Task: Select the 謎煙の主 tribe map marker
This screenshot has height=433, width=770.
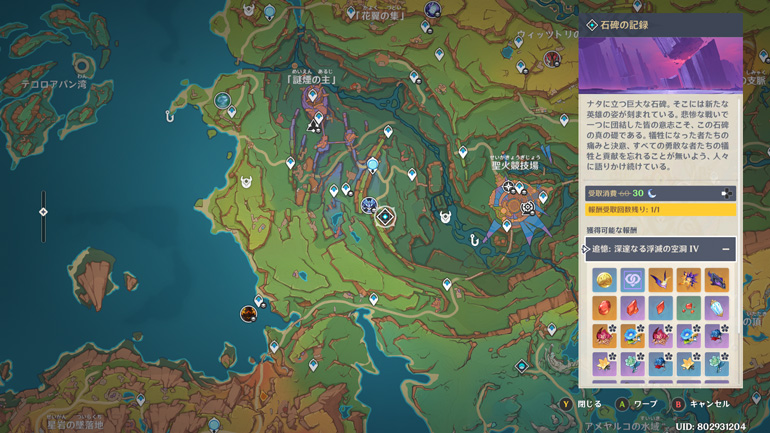Action: coord(314,124)
